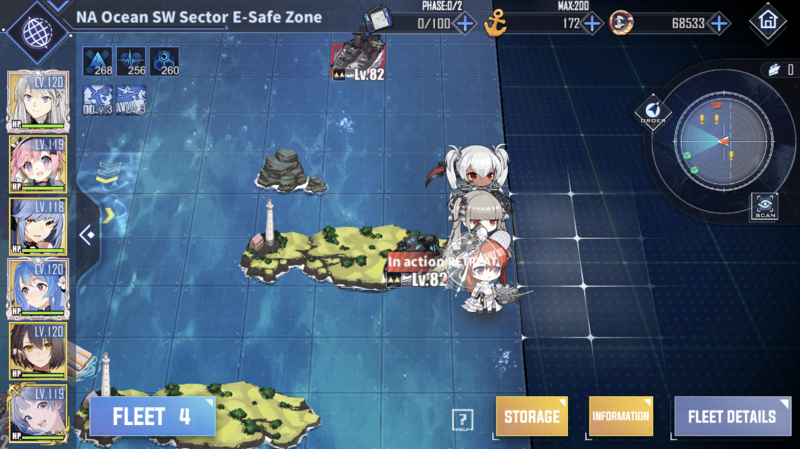800x449 pixels.
Task: Select the brown-haired Lv.120 ship portrait
Action: pyautogui.click(x=38, y=350)
